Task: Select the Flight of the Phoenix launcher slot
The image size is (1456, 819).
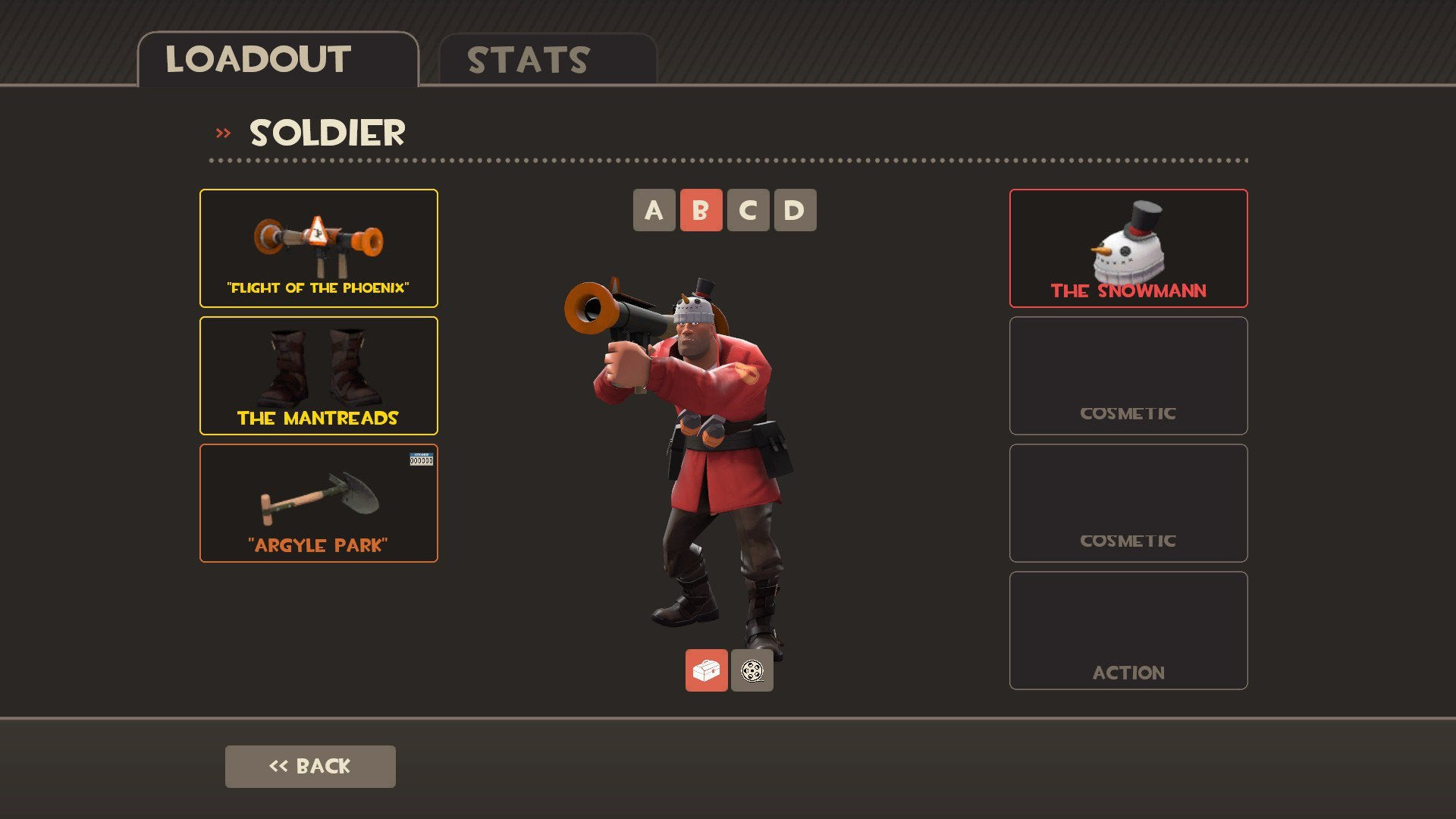Action: [318, 248]
